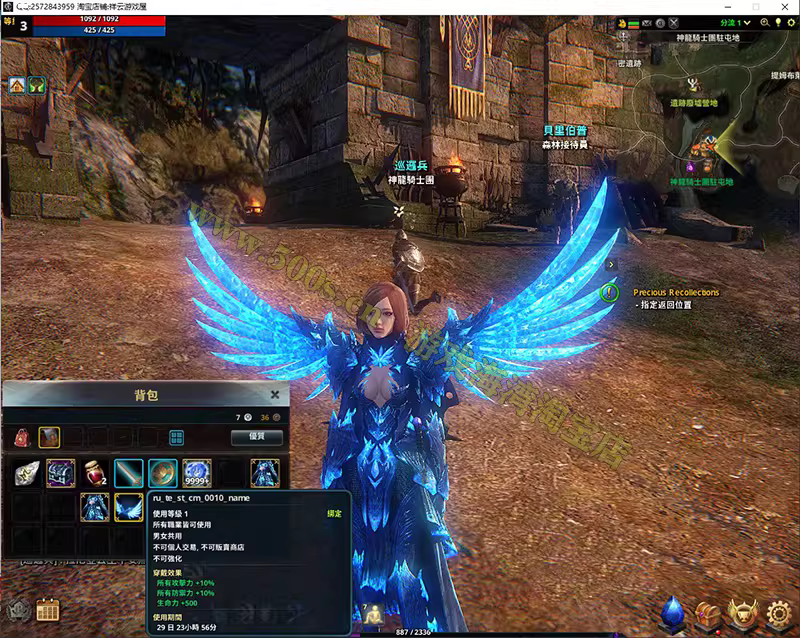Use the red potion jar item
Image resolution: width=800 pixels, height=638 pixels.
pos(95,473)
